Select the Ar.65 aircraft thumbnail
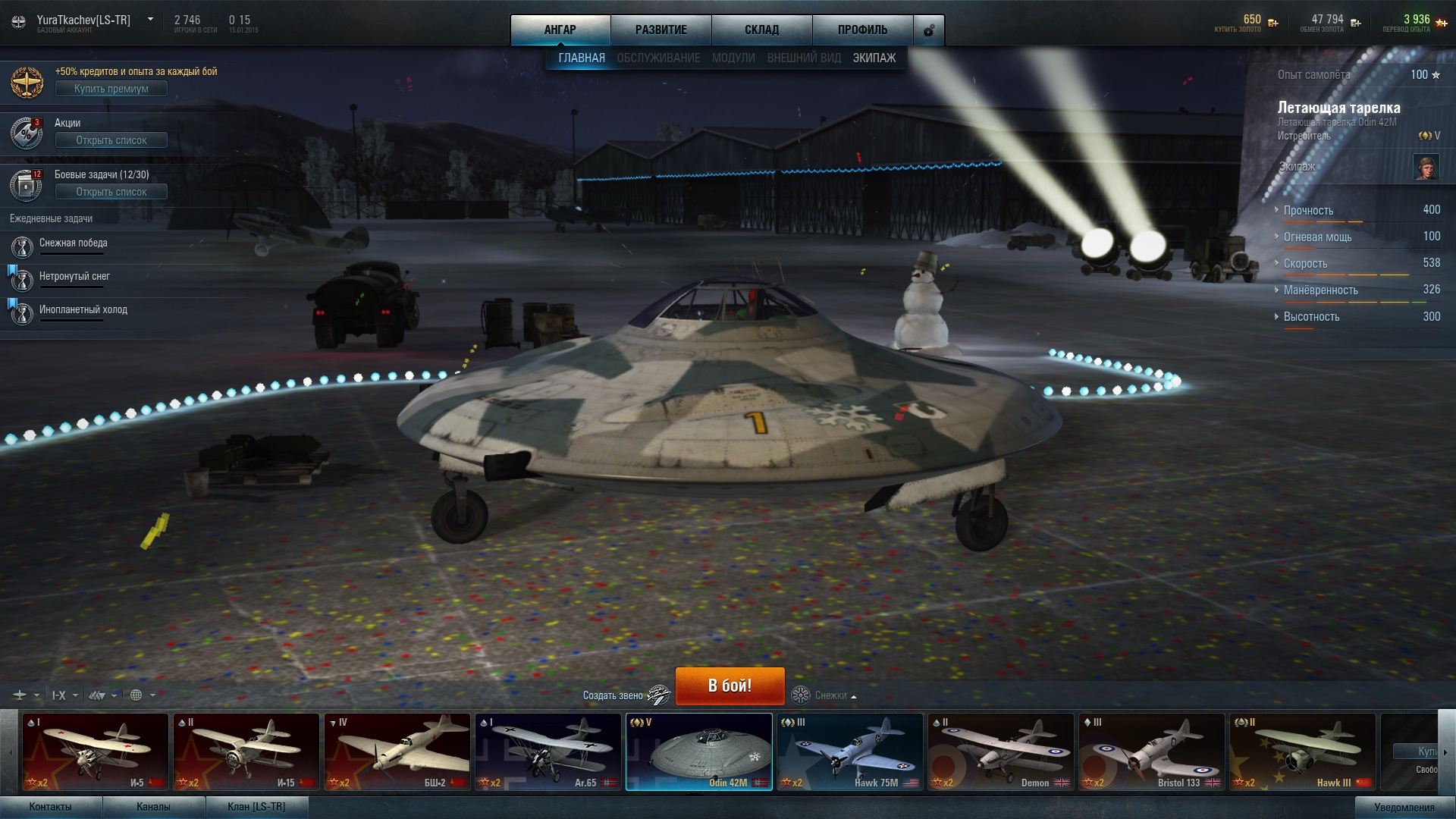Image resolution: width=1456 pixels, height=819 pixels. click(548, 752)
